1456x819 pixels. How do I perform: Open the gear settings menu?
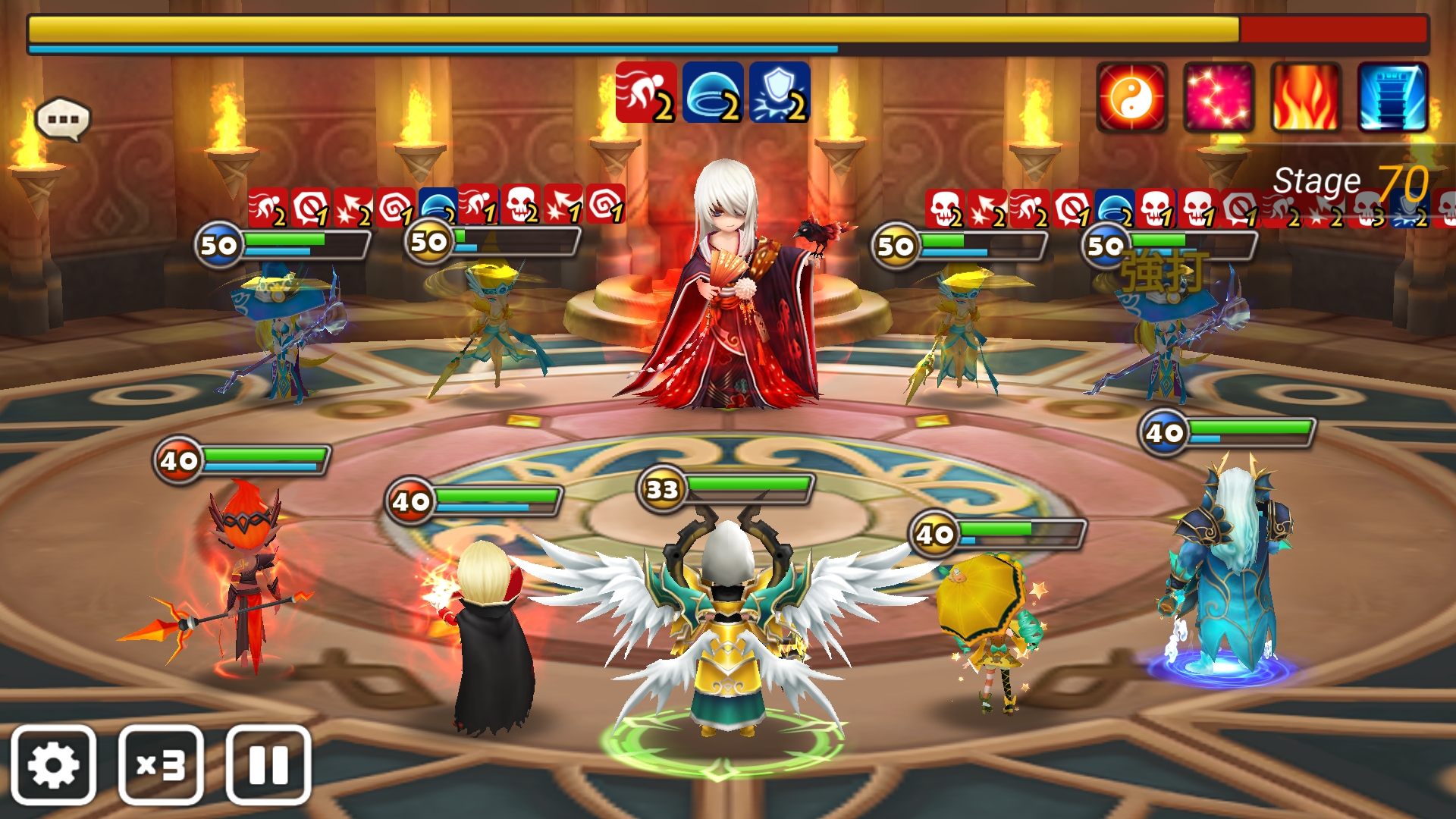(53, 764)
